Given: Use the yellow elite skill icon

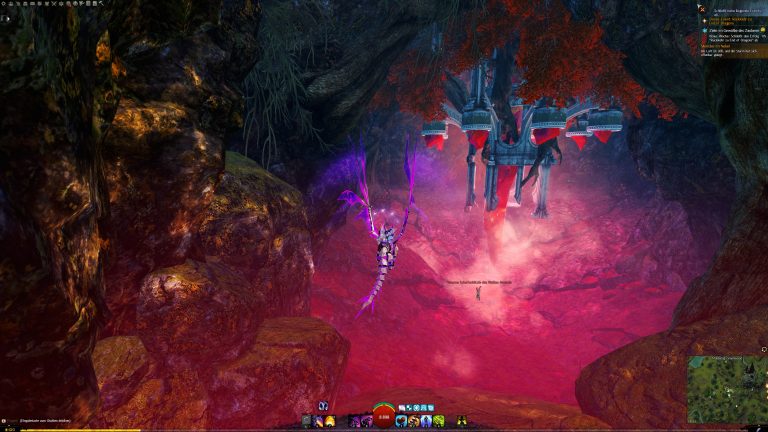Looking at the screenshot, I should coord(461,421).
